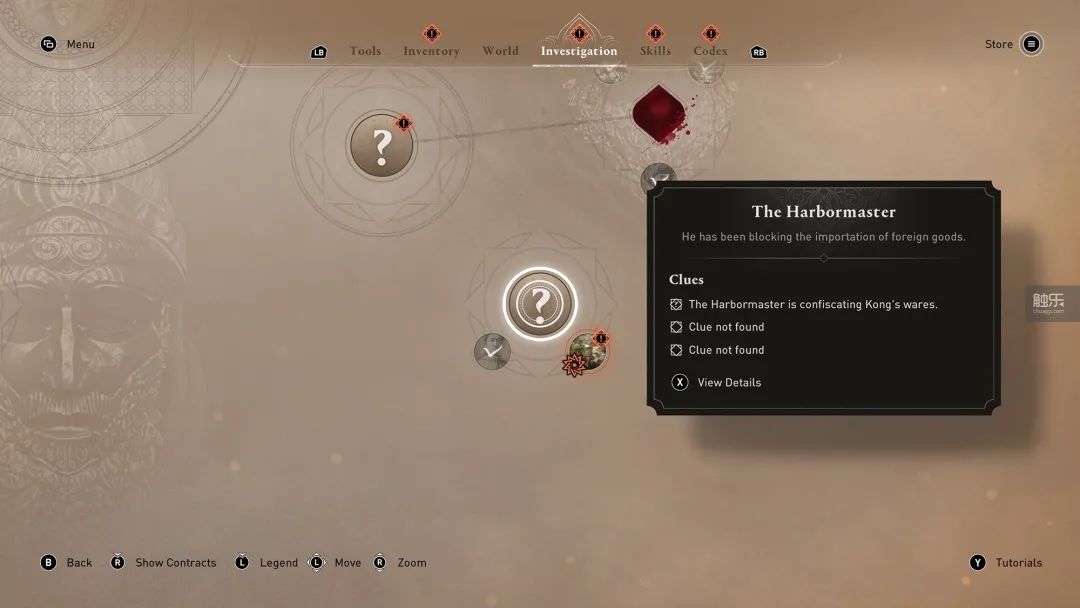Select the completed checkmark portrait node

492,351
